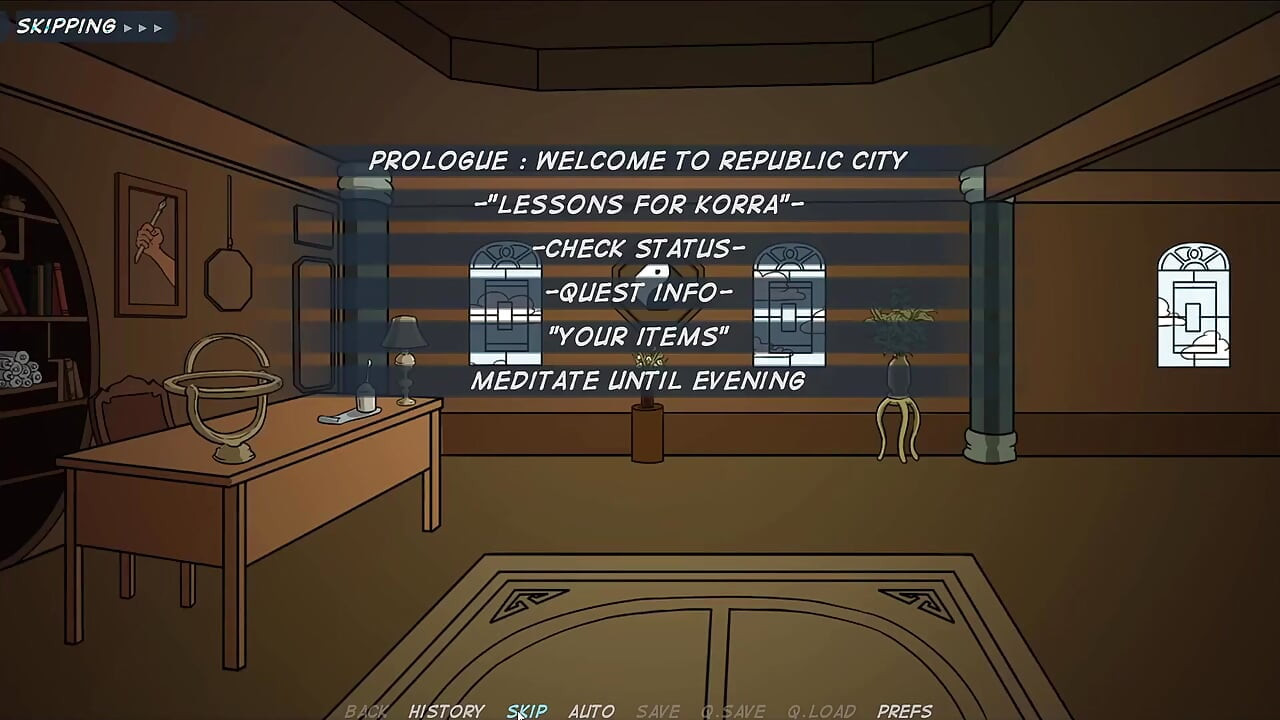Viewport: 1280px width, 720px height.
Task: Click Back to rewind dialogue
Action: point(365,711)
